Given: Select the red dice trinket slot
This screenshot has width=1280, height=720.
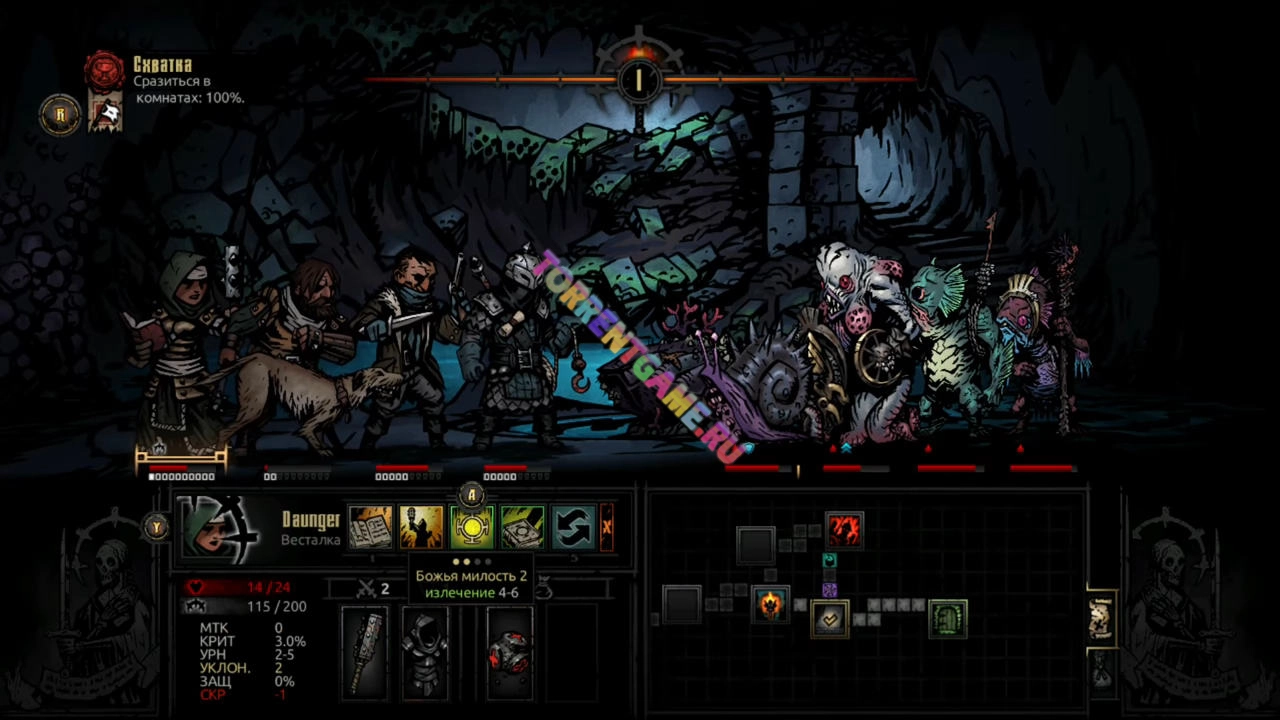Looking at the screenshot, I should (509, 652).
